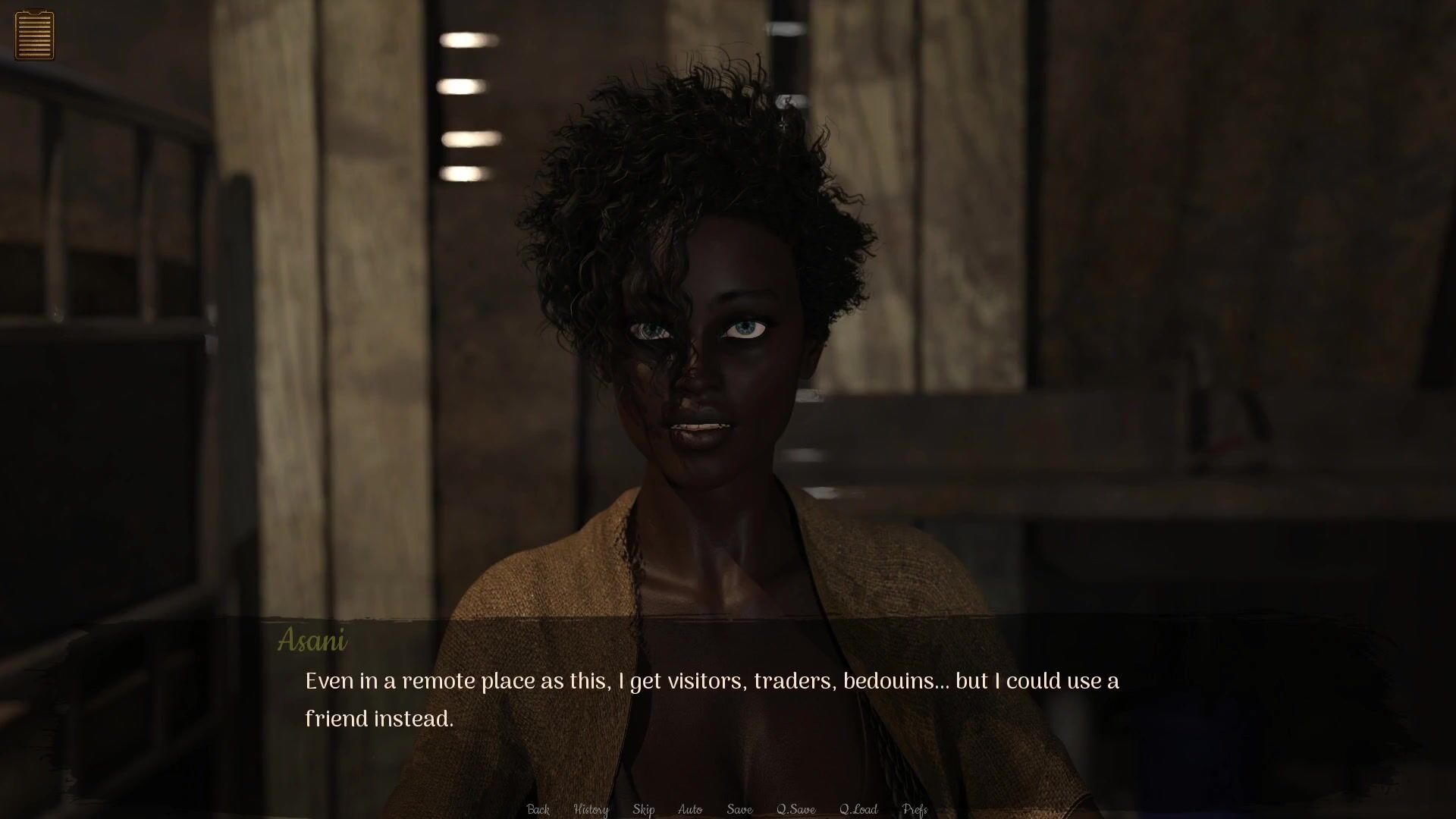Image resolution: width=1456 pixels, height=819 pixels.
Task: Open the clipboard journal icon
Action: tap(34, 34)
